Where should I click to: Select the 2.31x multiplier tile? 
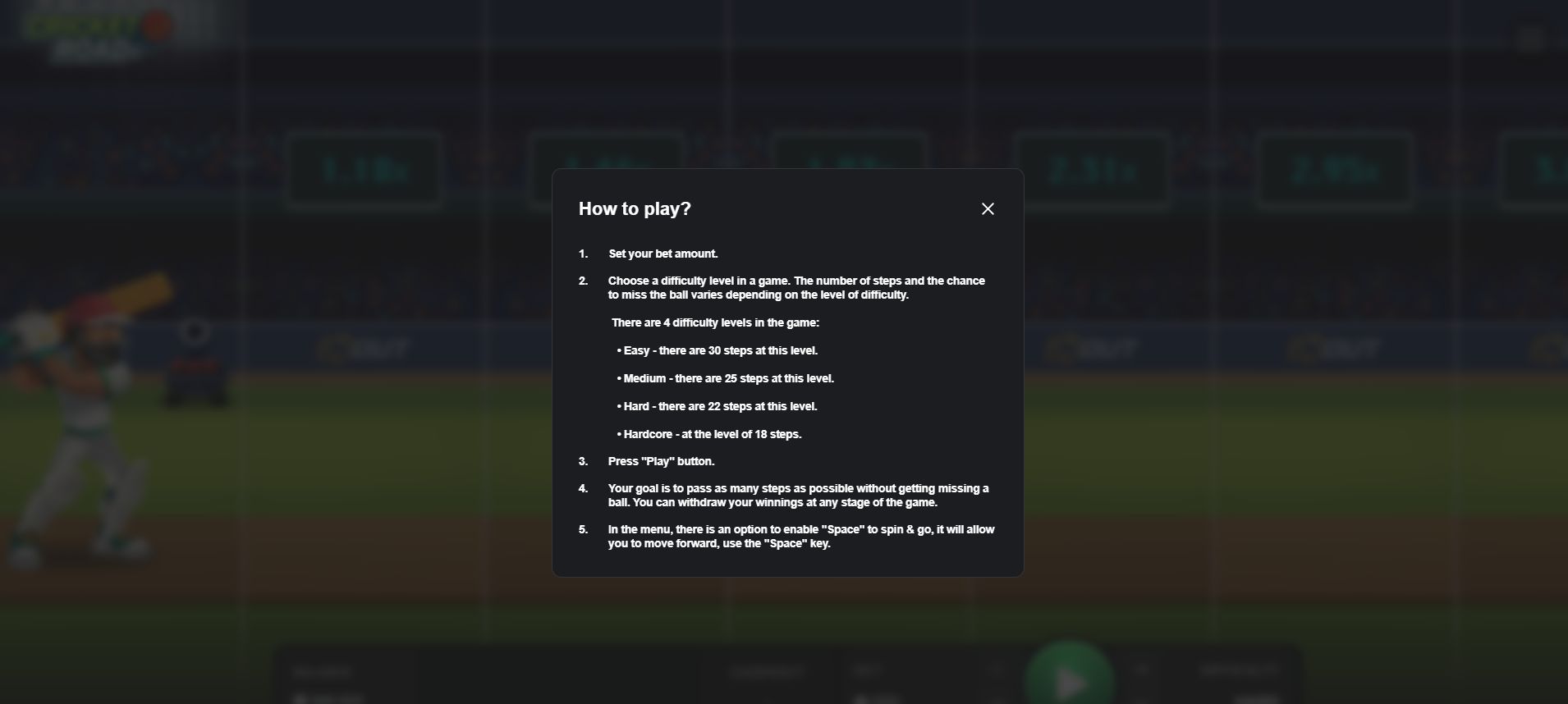[x=1092, y=168]
